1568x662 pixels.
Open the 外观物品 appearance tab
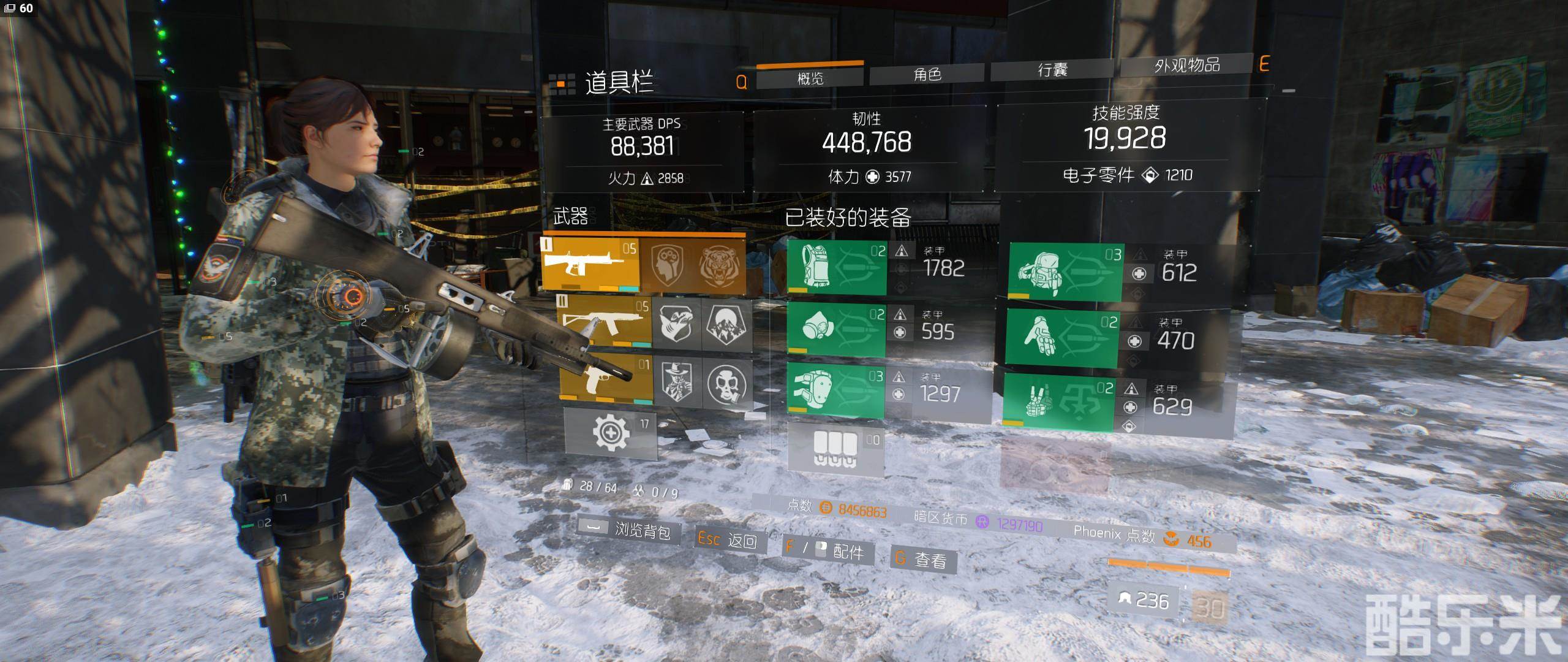click(1186, 65)
